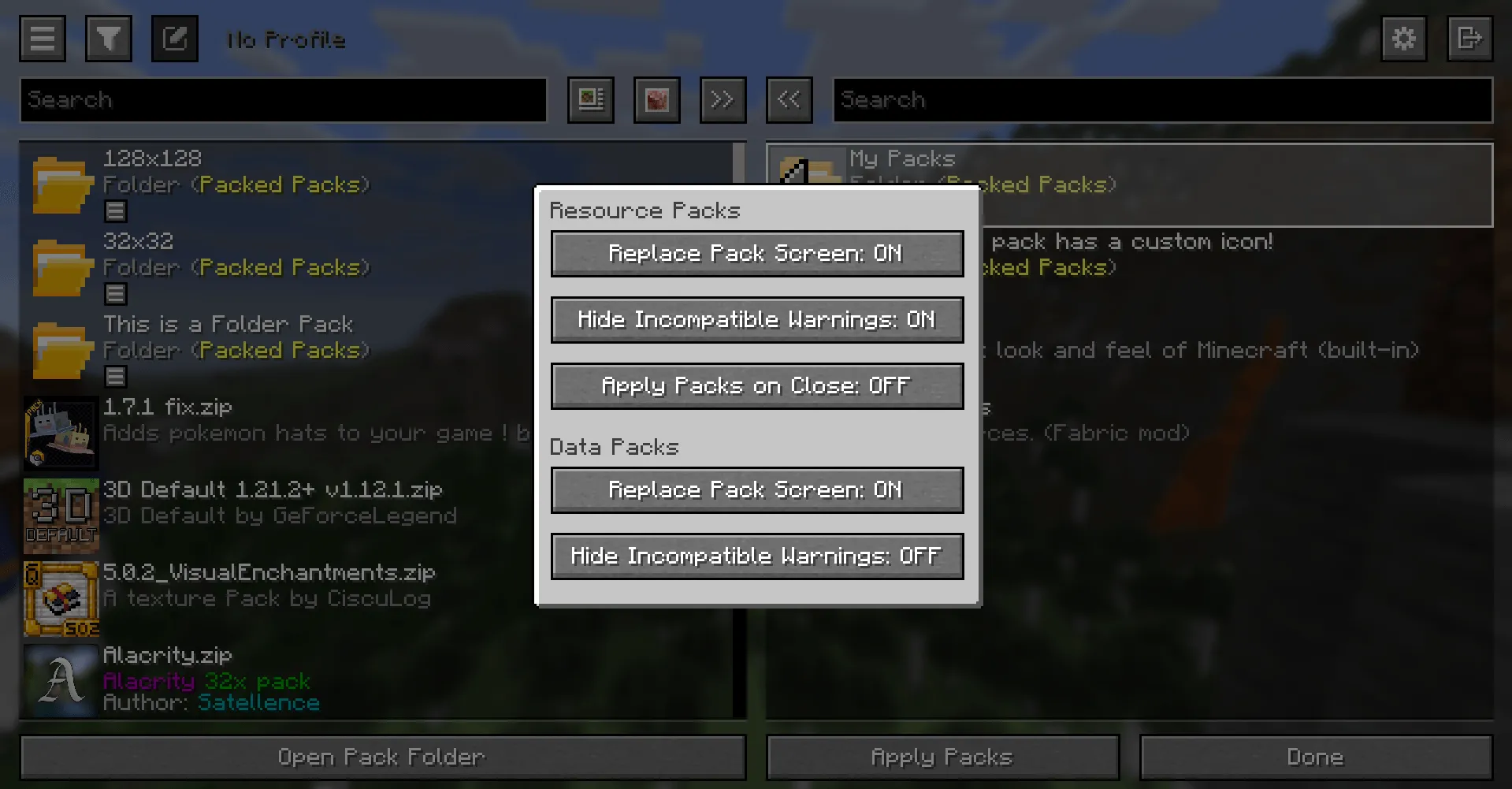This screenshot has width=1512, height=789.
Task: Switch to detailed list view icon
Action: pos(590,100)
